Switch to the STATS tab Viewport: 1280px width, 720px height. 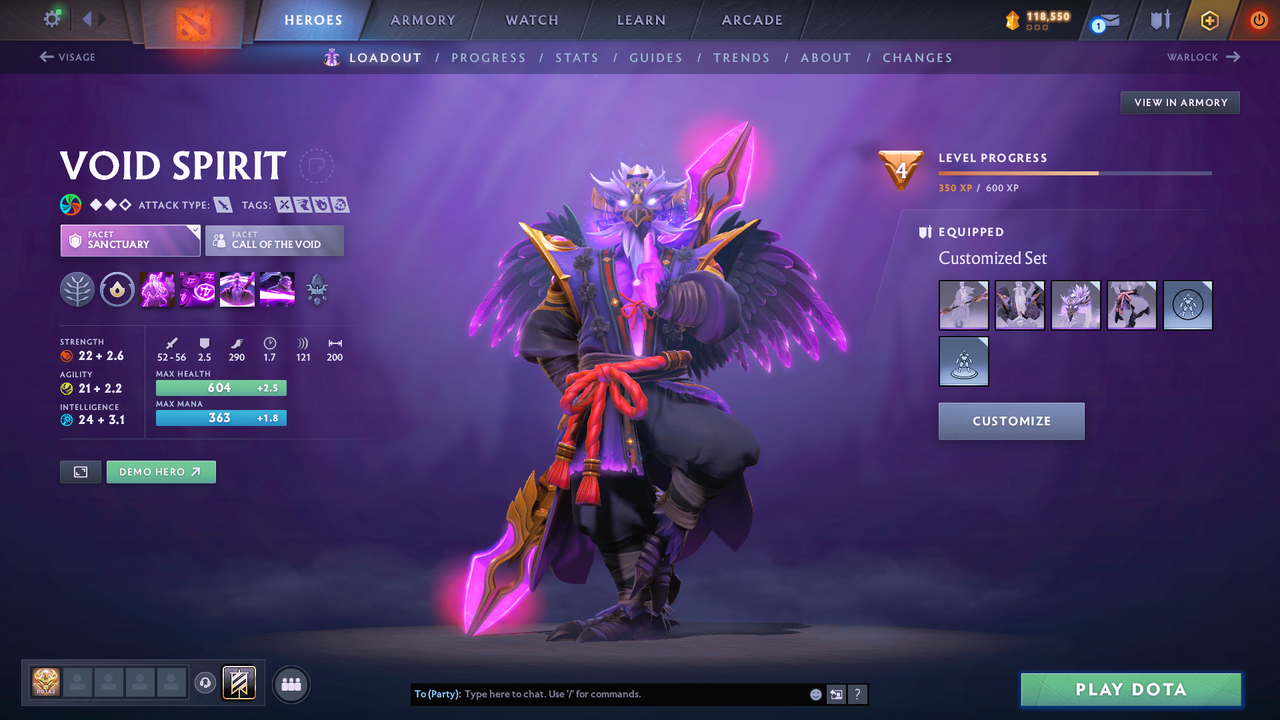point(577,57)
